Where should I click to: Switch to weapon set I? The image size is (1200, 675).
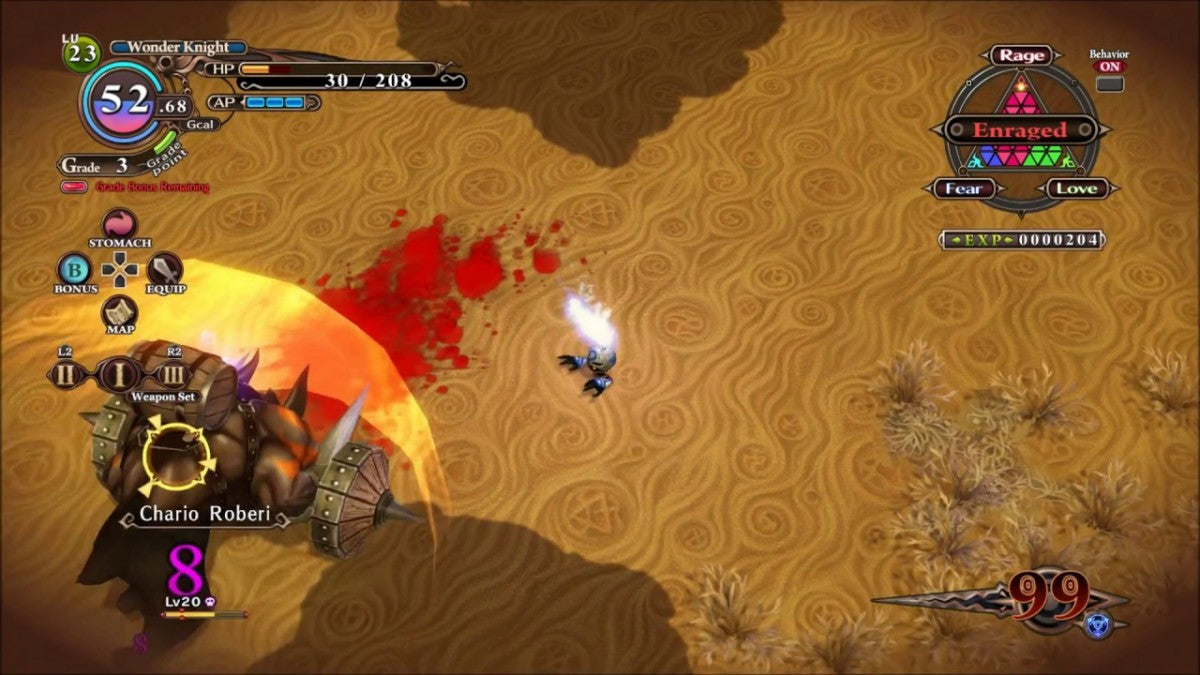tap(119, 375)
